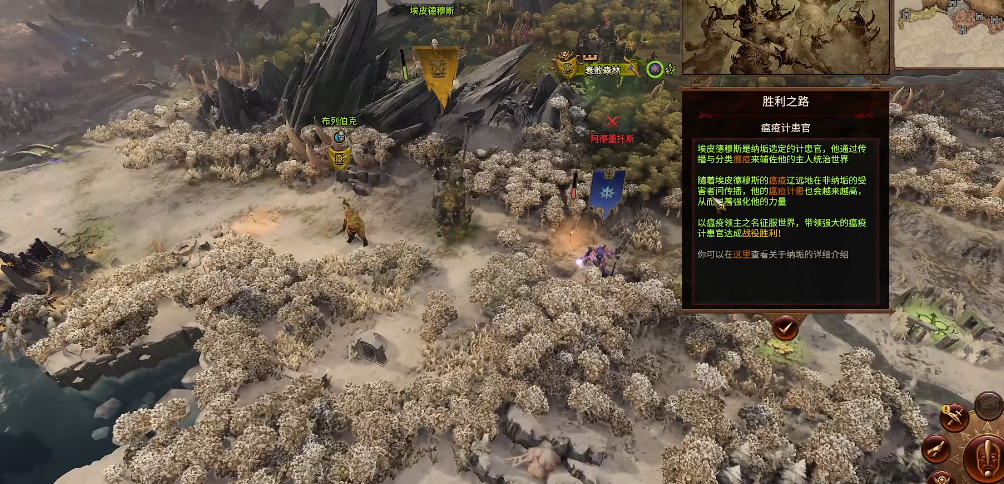
Task: Open the campaign minimap
Action: coord(949,33)
